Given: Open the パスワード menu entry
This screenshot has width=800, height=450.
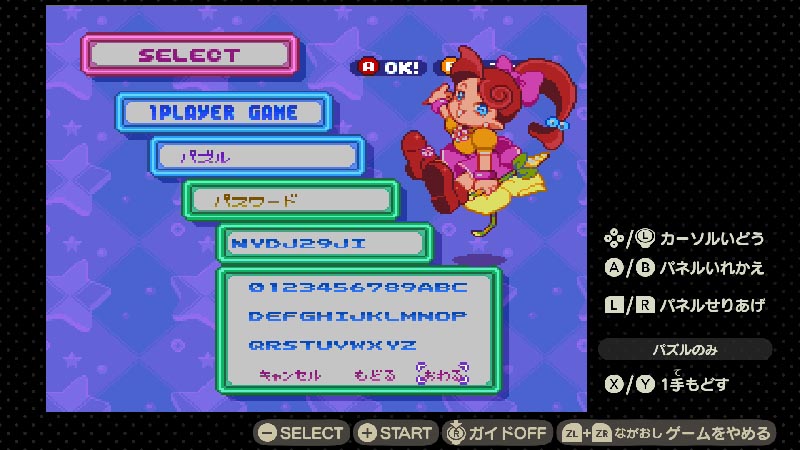Looking at the screenshot, I should point(290,200).
